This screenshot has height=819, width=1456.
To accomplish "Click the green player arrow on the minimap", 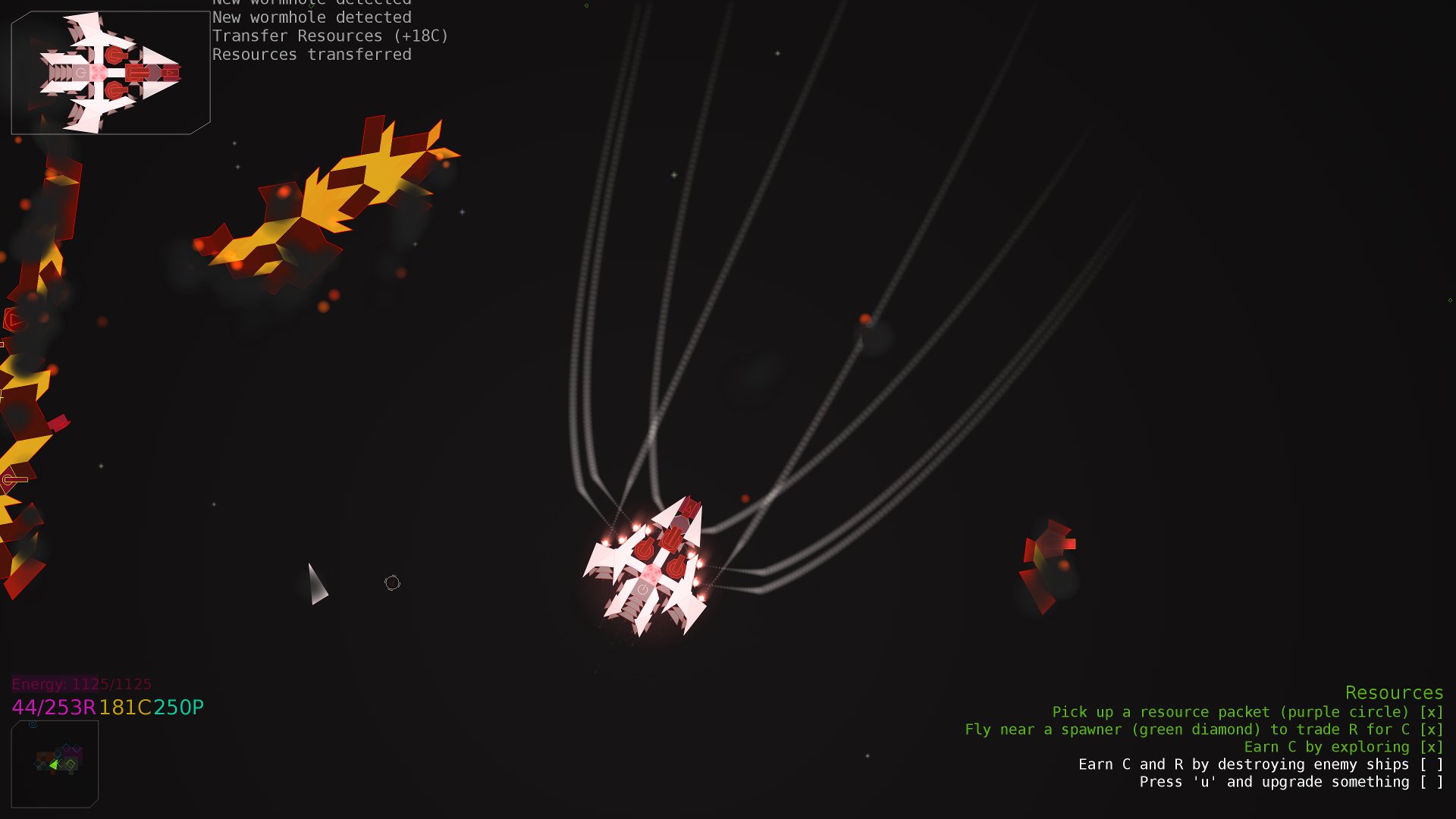I will (x=55, y=764).
